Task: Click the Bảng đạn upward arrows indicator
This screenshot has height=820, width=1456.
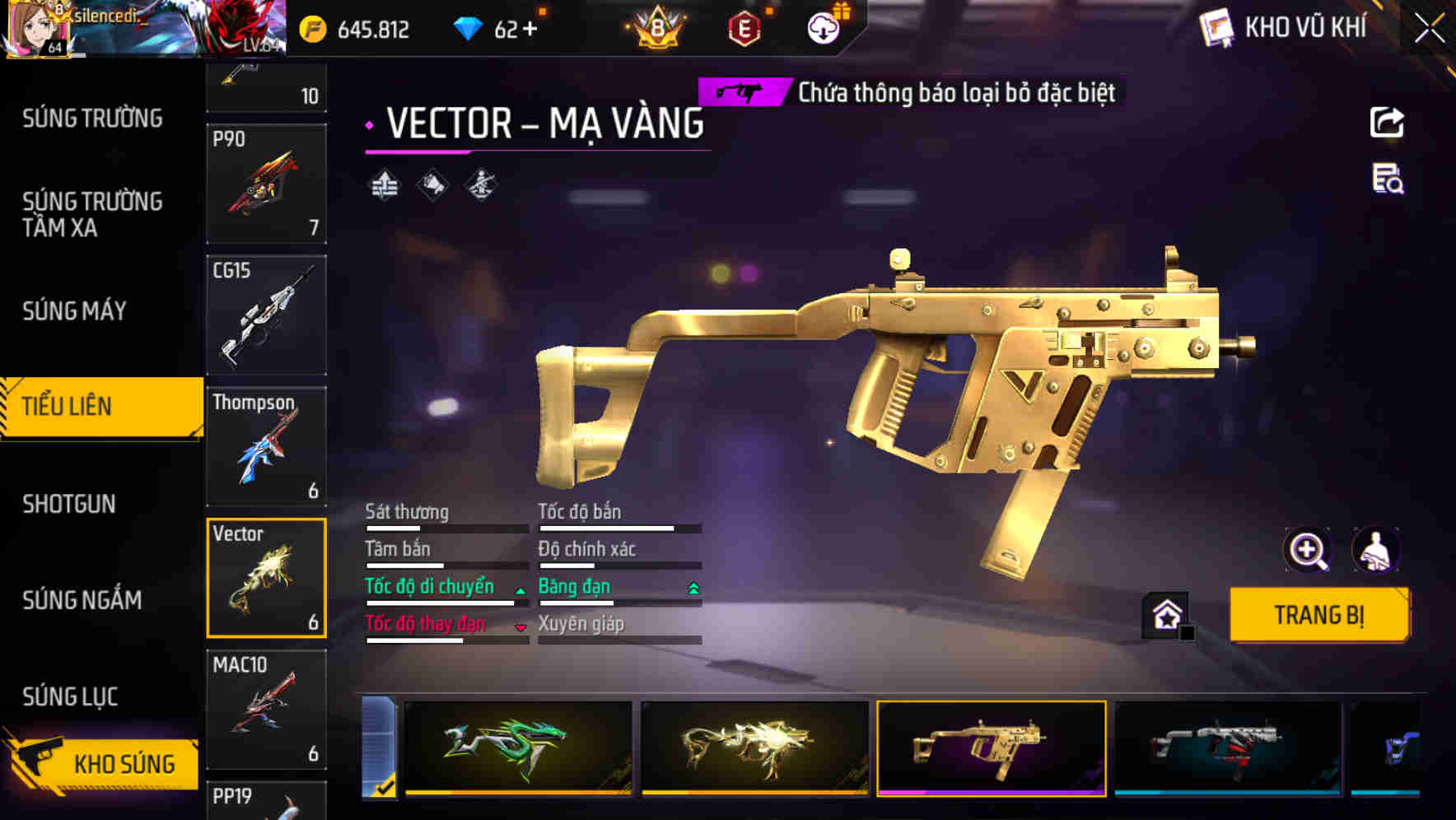Action: click(693, 586)
